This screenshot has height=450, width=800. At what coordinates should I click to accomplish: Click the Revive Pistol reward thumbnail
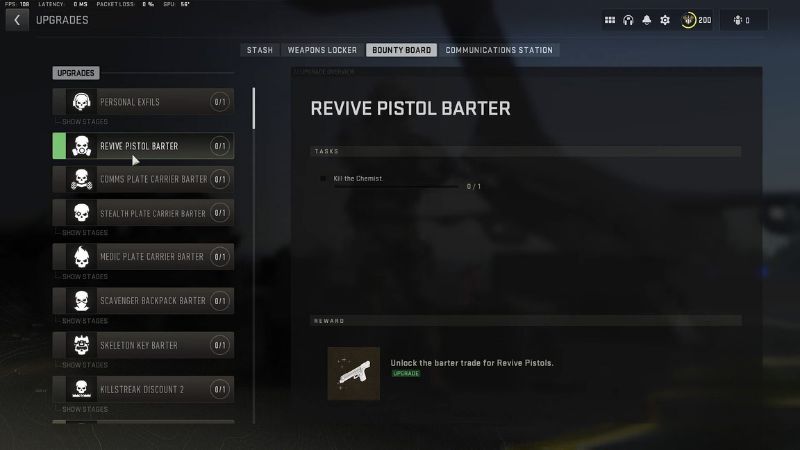pos(353,373)
